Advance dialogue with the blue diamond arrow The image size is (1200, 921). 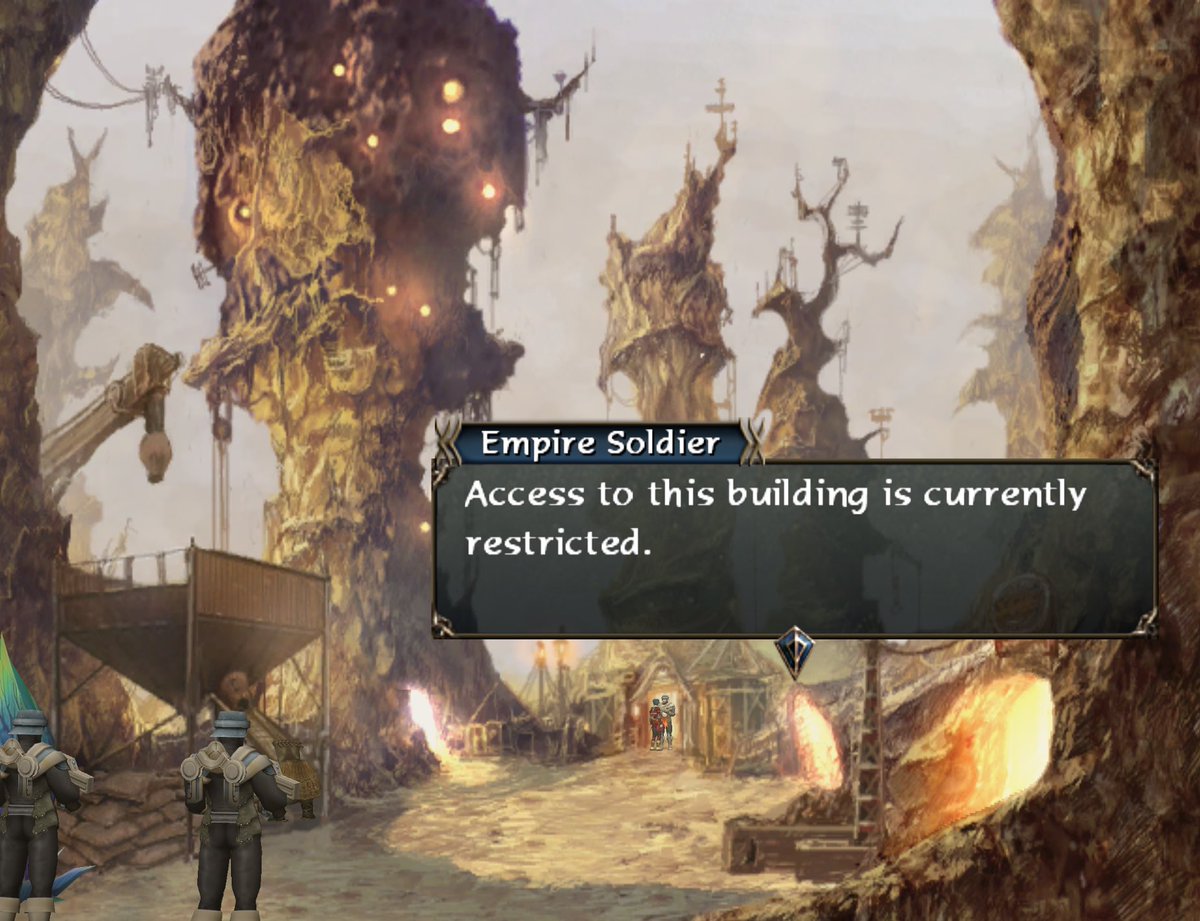pyautogui.click(x=794, y=650)
